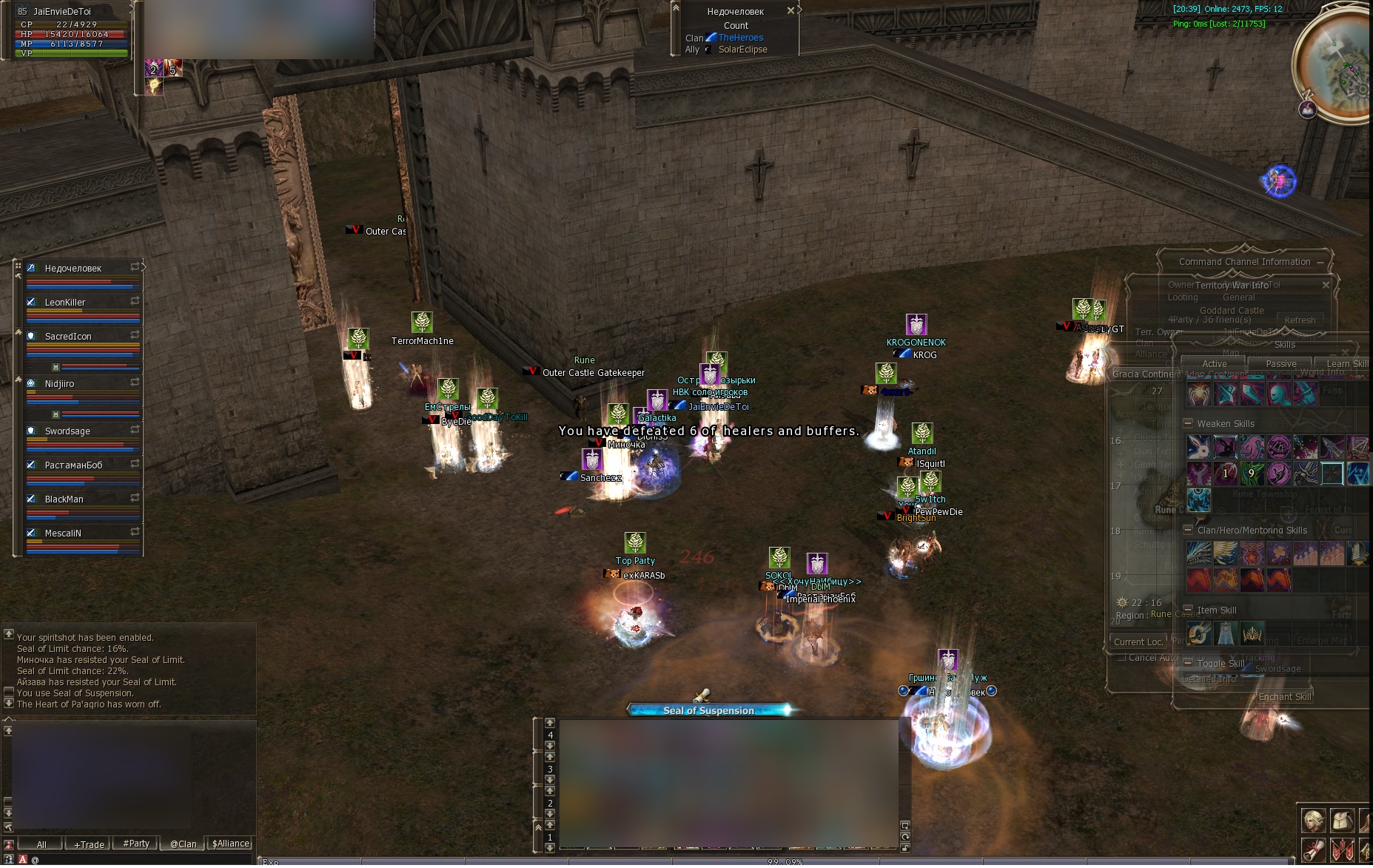Select party member LeonKiller
The image size is (1373, 868).
pos(65,303)
